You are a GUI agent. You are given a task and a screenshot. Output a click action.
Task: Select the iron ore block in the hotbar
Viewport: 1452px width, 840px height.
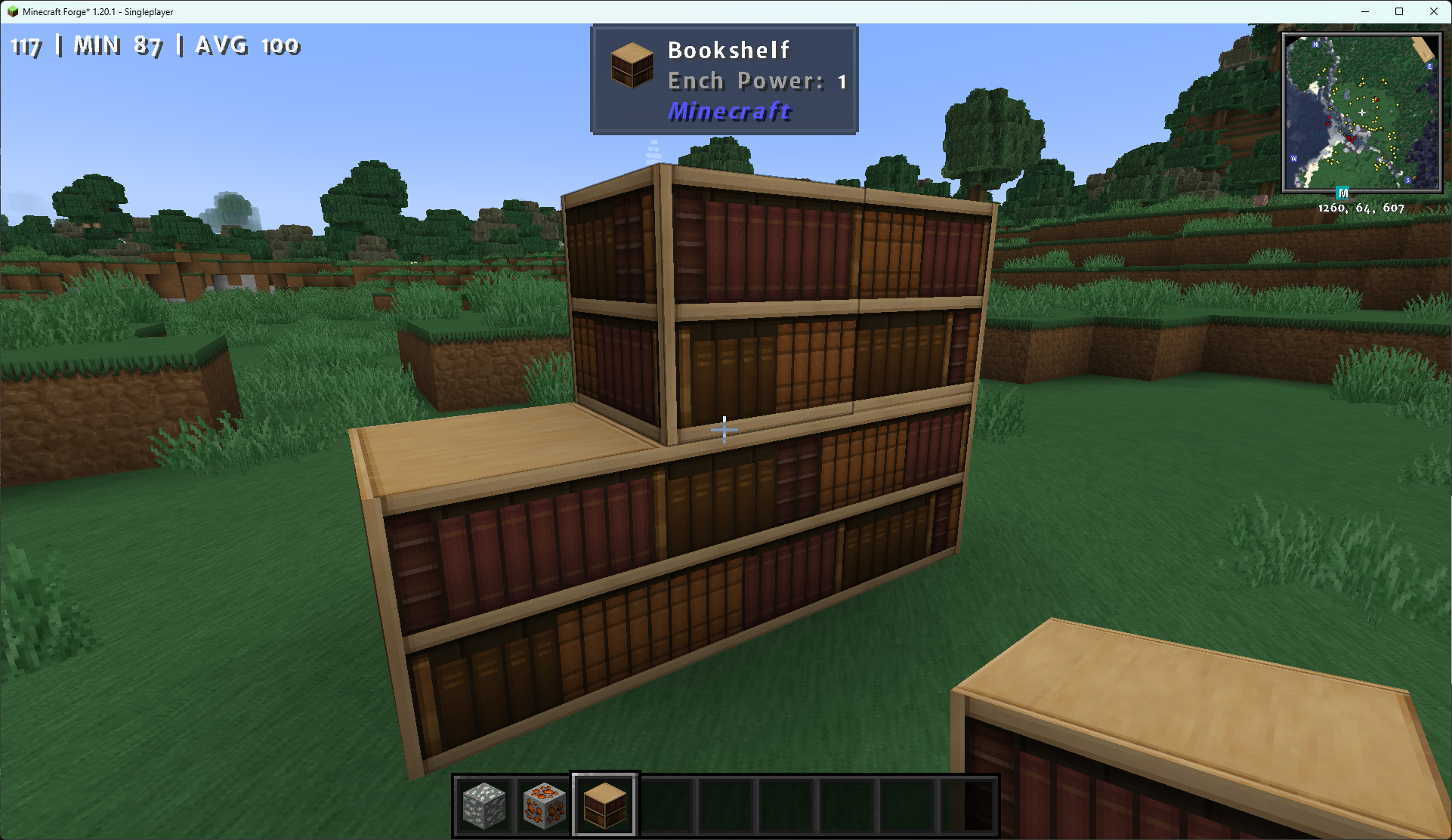pos(484,804)
